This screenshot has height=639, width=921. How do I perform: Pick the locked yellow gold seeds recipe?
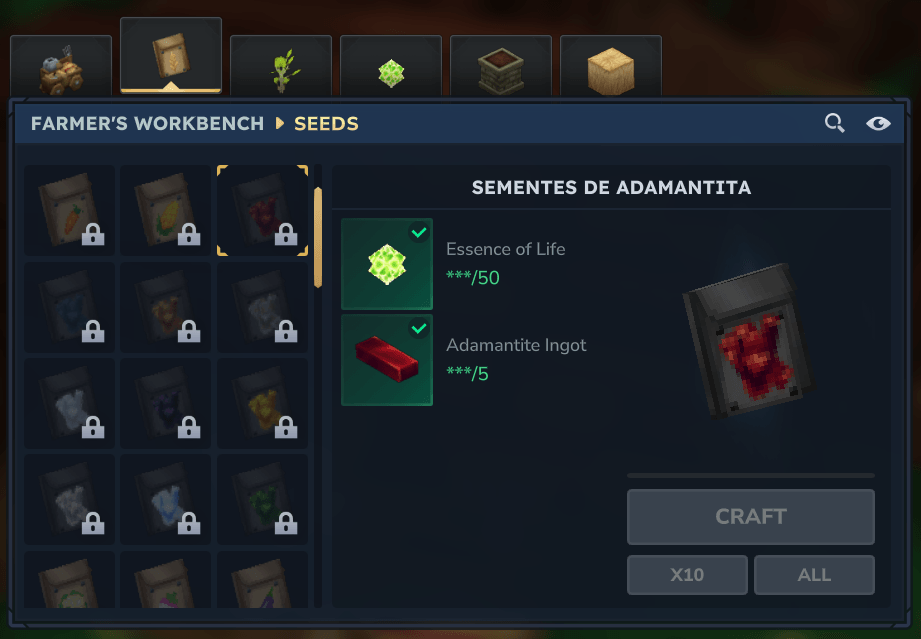point(262,403)
